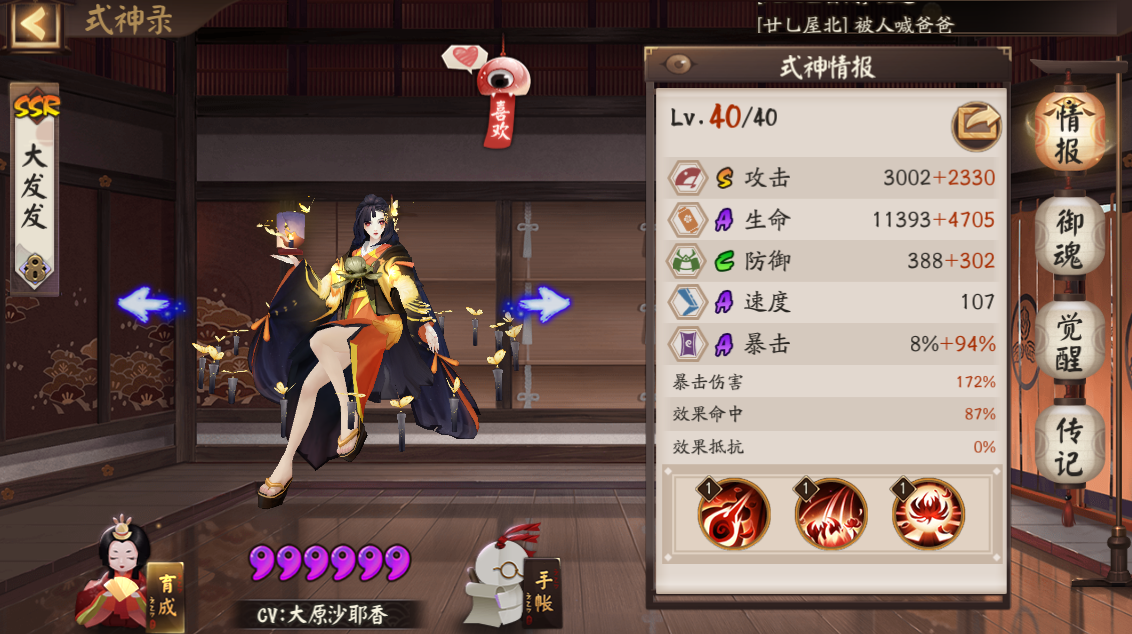The height and width of the screenshot is (634, 1132).
Task: Inspect the red spider lily skill icon
Action: (927, 514)
